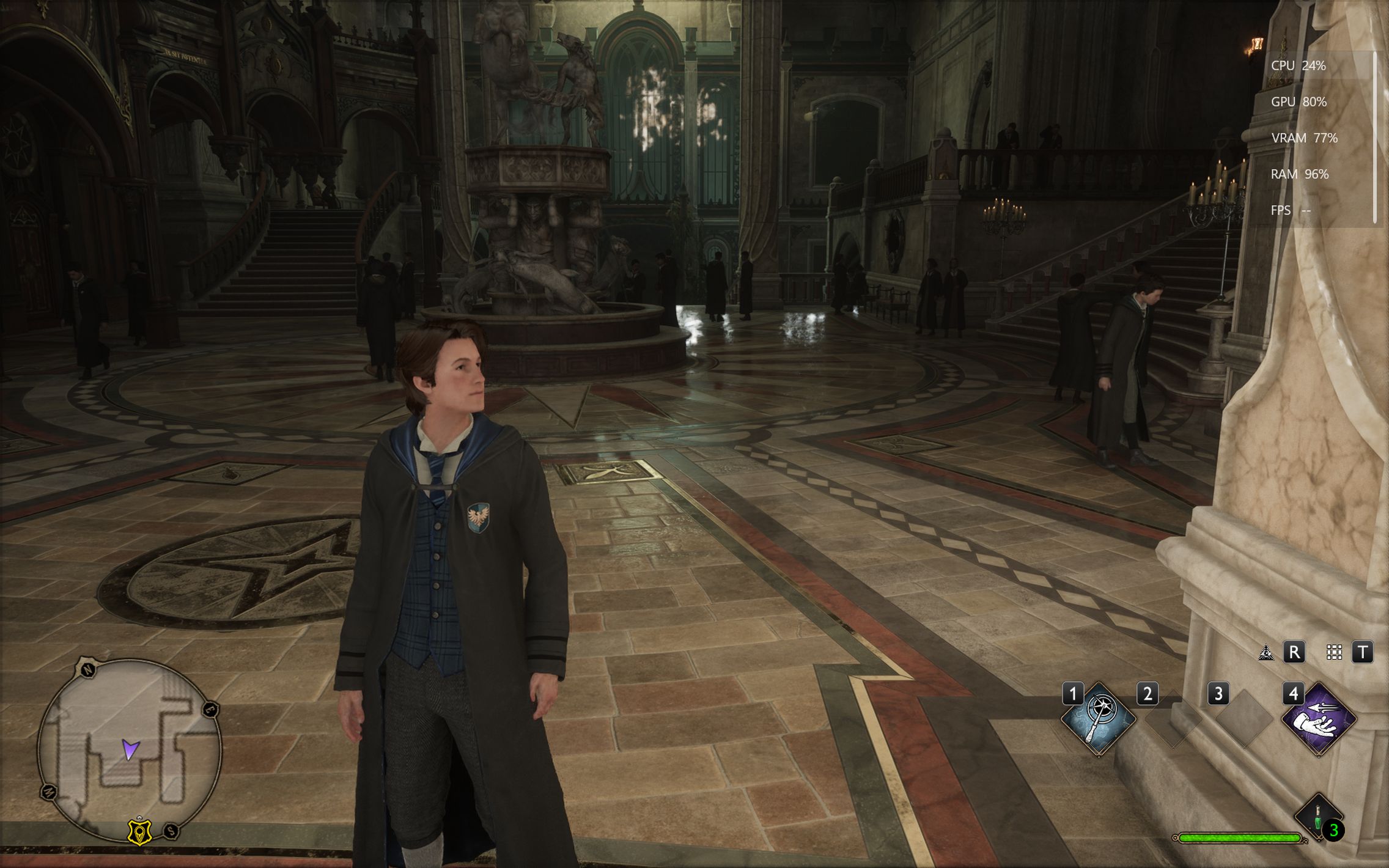This screenshot has height=868, width=1389.
Task: Cast the wand-and-compass spell in slot 1
Action: tap(1099, 719)
